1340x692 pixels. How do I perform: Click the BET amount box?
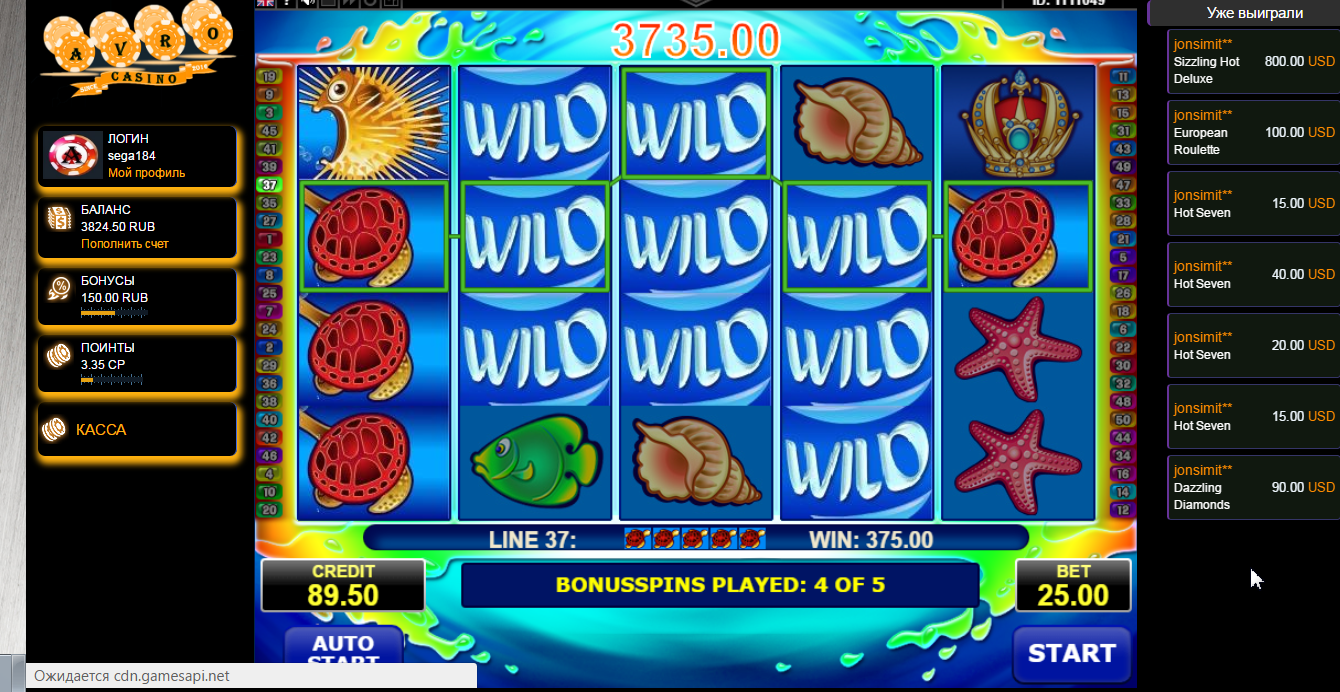coord(1073,586)
